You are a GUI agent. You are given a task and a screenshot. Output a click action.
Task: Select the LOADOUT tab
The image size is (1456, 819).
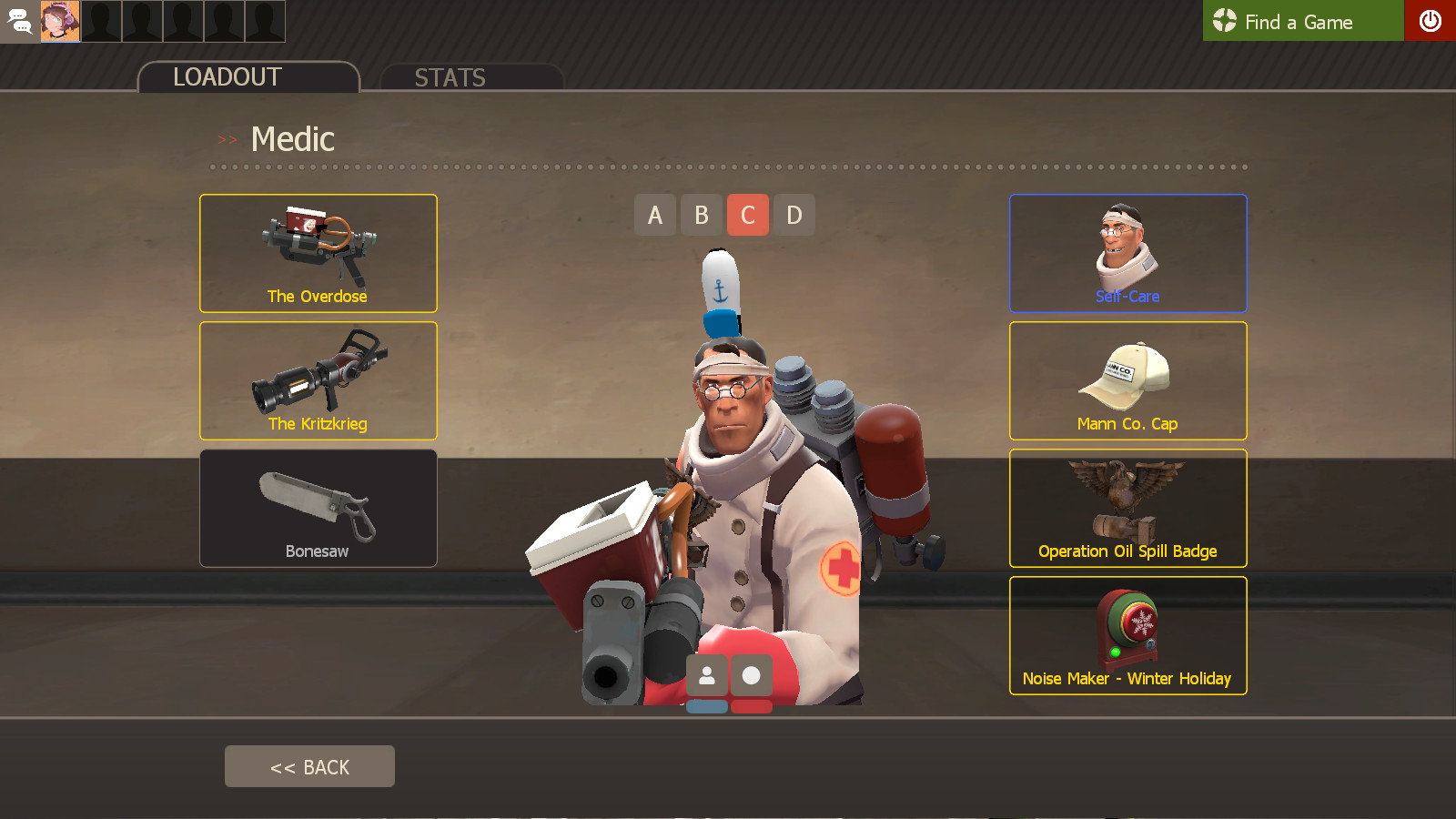(227, 76)
